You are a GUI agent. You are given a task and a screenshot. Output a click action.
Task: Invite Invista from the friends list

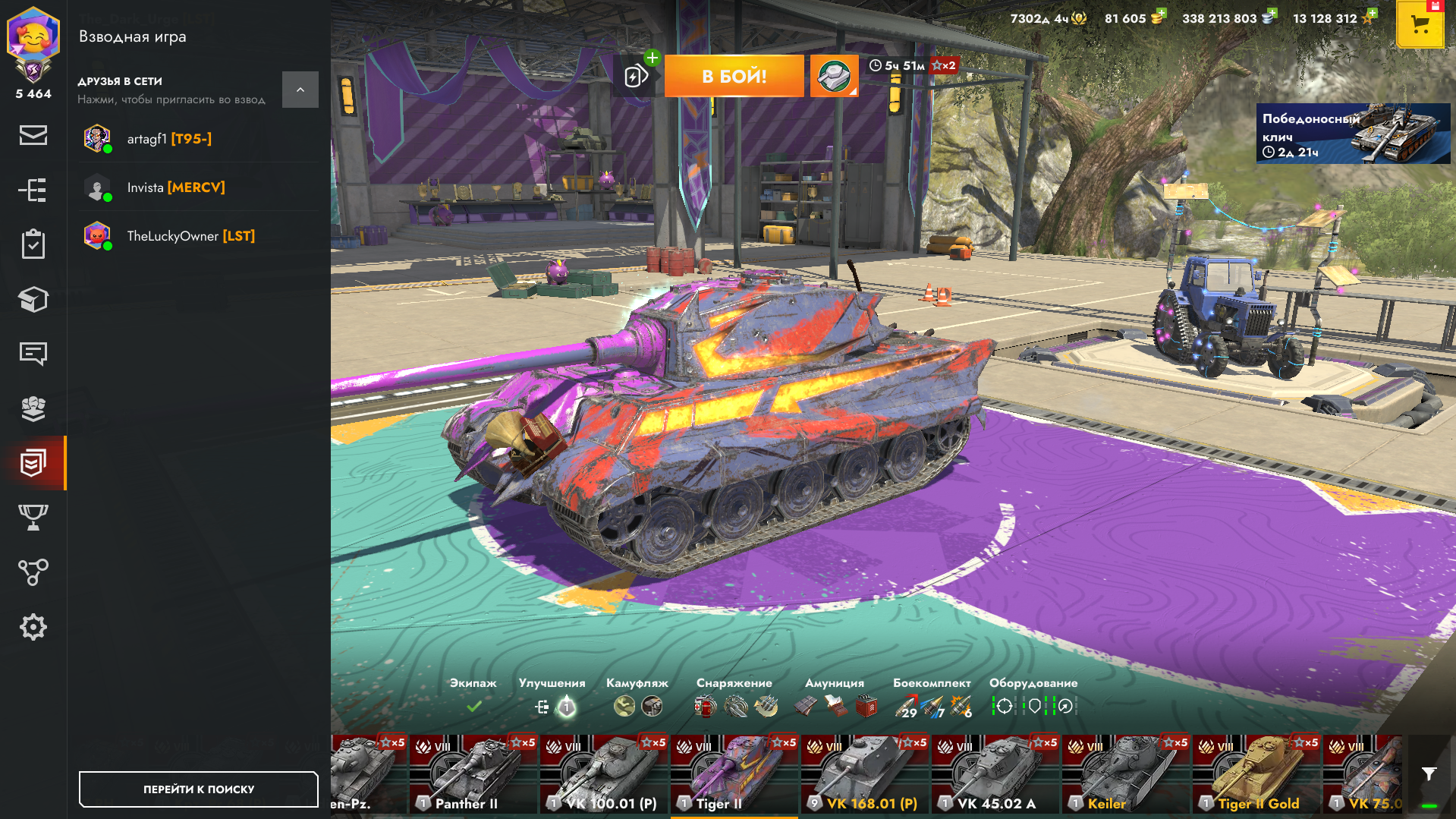pyautogui.click(x=175, y=187)
